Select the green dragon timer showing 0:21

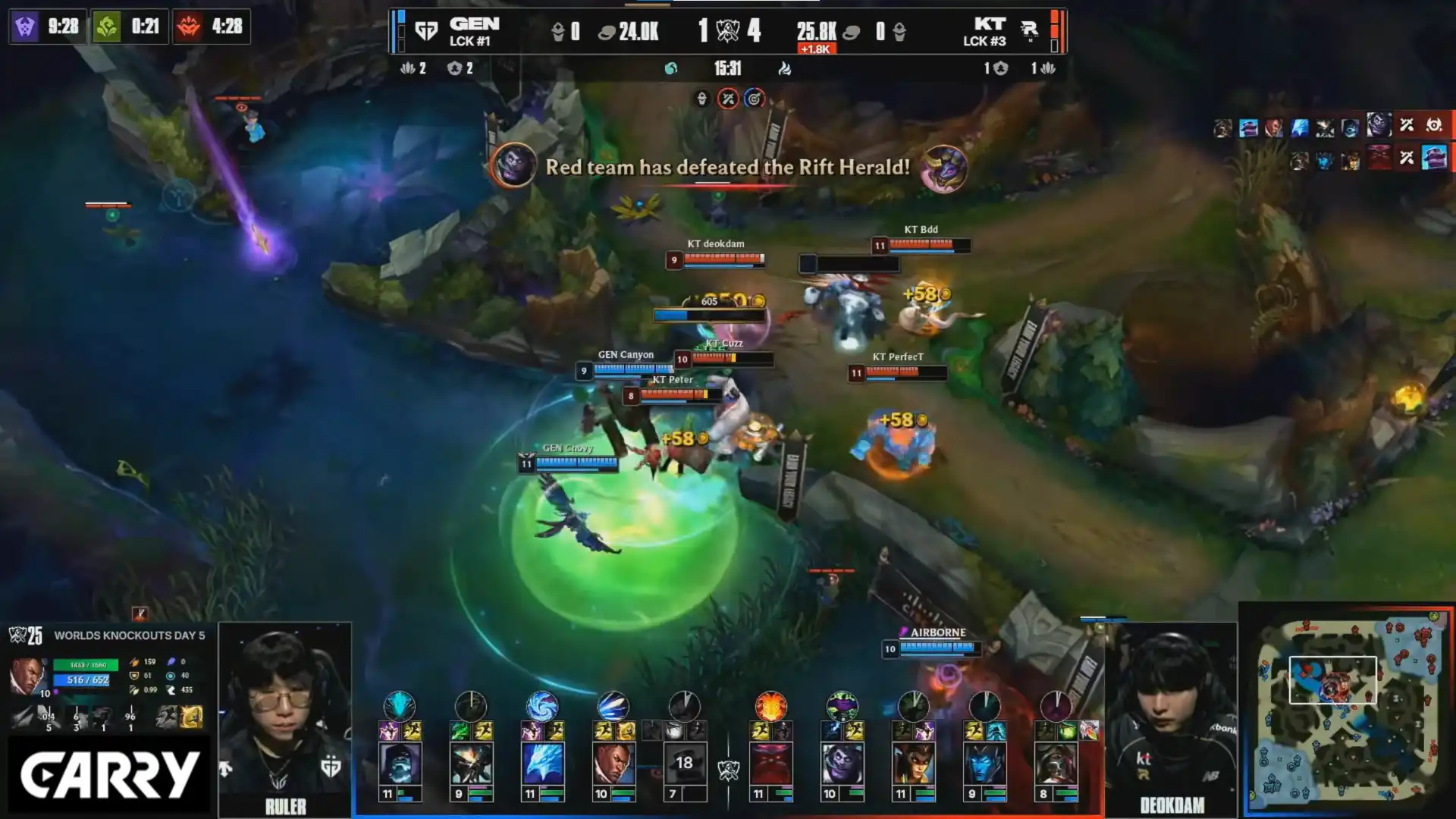pyautogui.click(x=130, y=27)
